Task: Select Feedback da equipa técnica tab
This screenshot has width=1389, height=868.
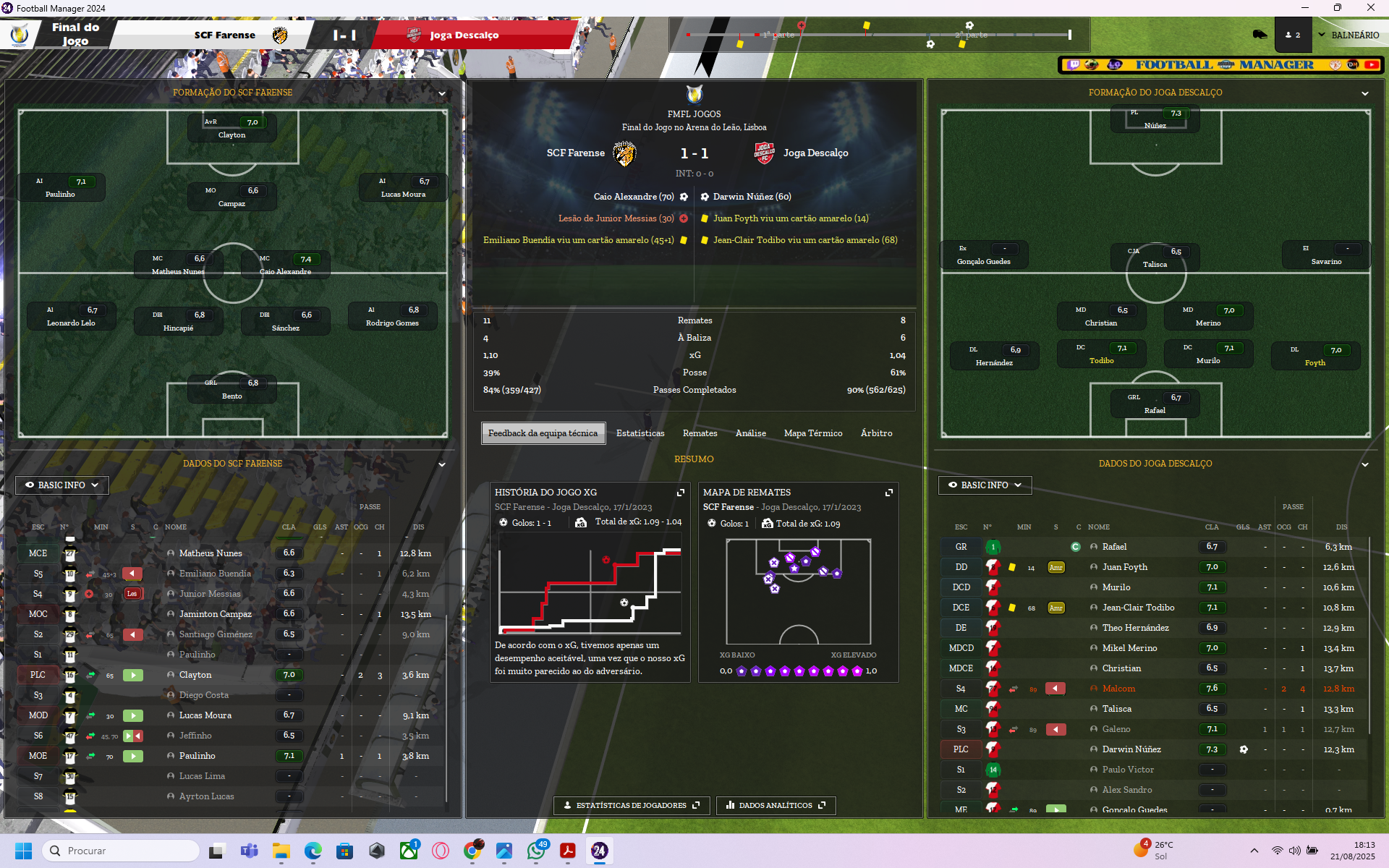Action: (x=543, y=433)
